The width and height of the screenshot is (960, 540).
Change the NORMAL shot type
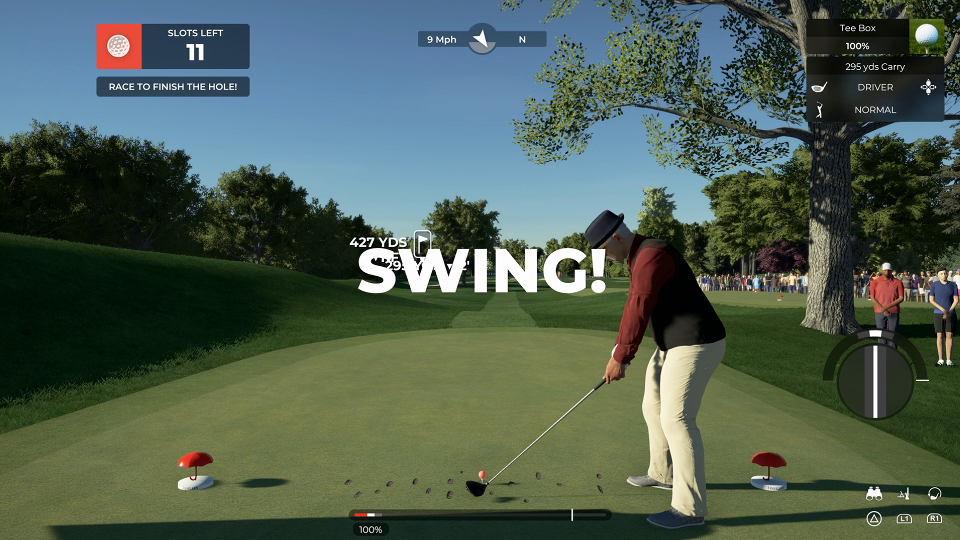(x=875, y=110)
